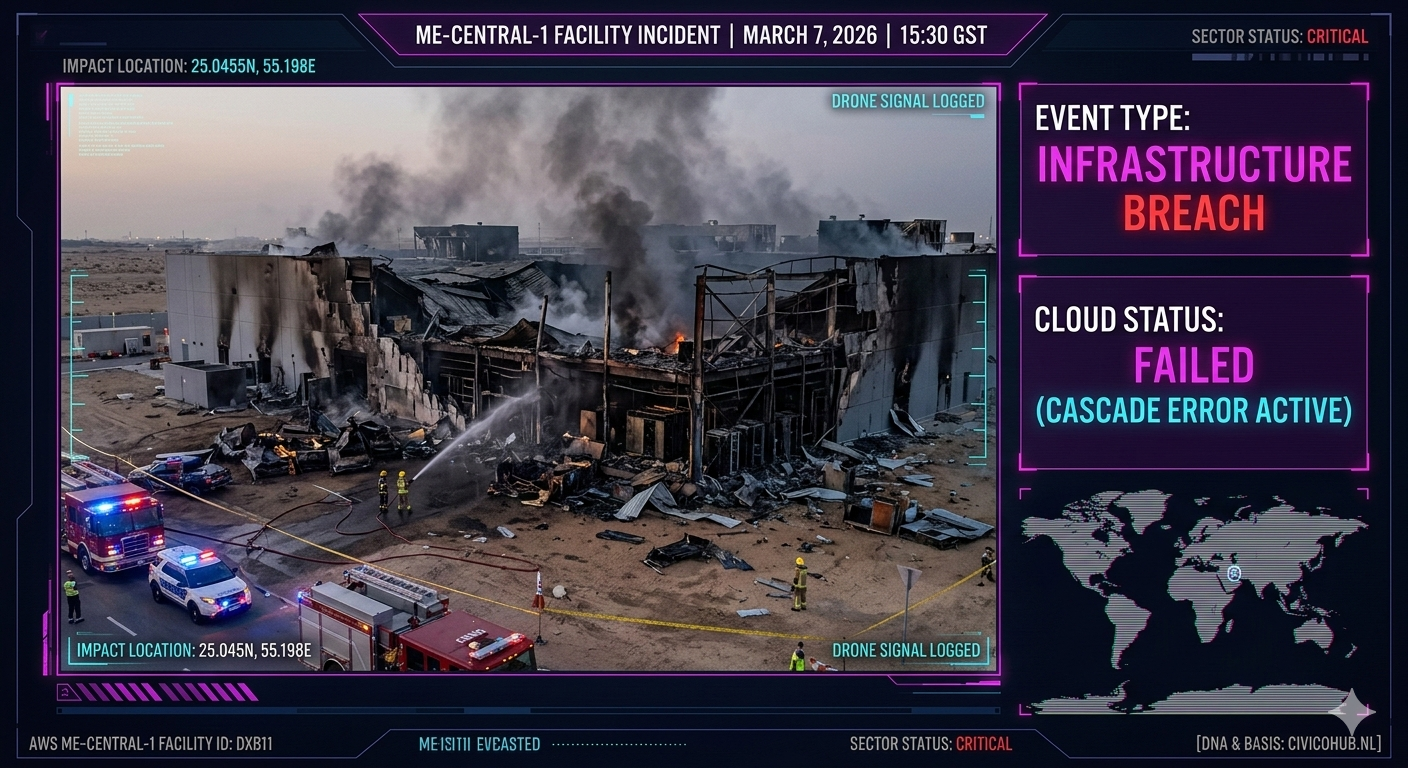Screen dimensions: 1408x768
Task: Click the location marker on the world map
Action: click(x=1235, y=573)
